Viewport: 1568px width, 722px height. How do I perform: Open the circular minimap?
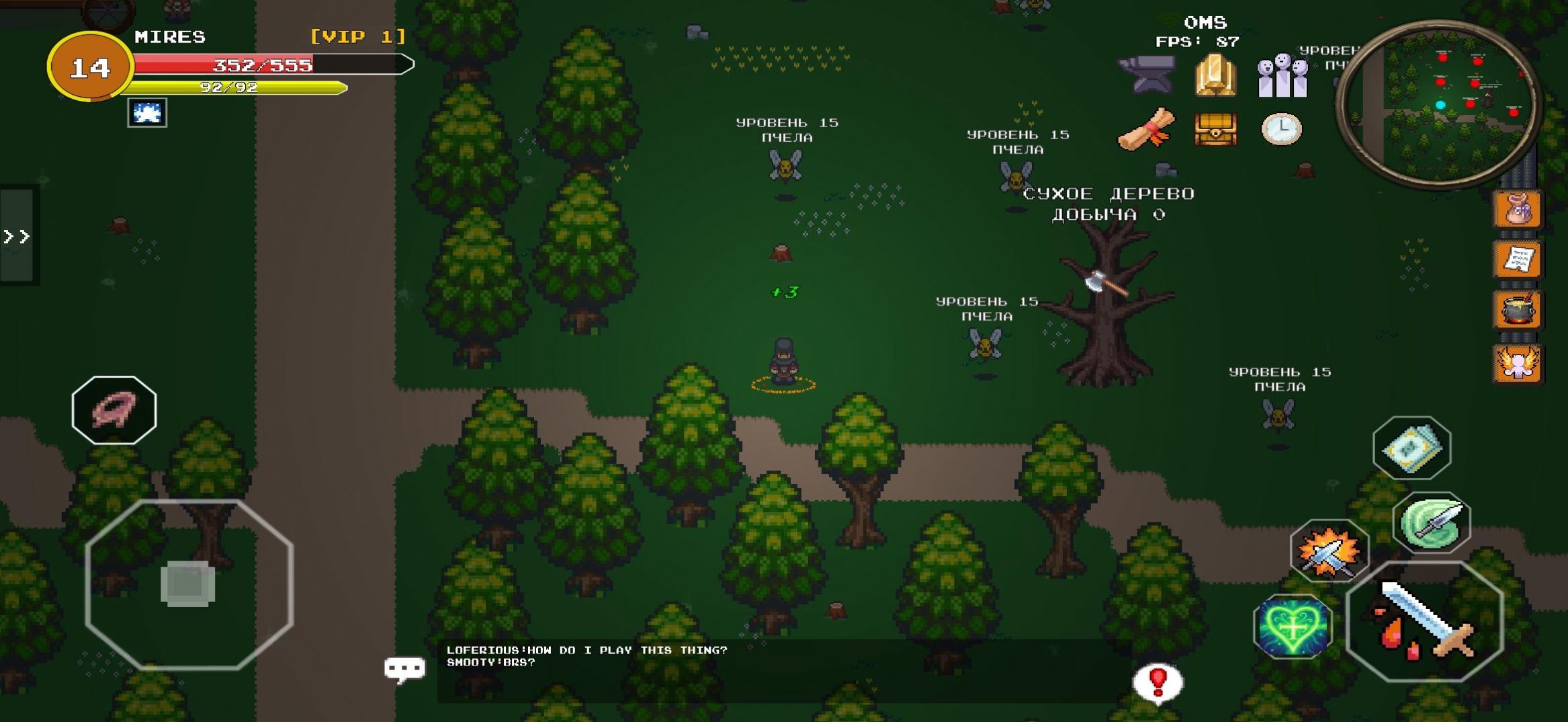click(x=1439, y=103)
